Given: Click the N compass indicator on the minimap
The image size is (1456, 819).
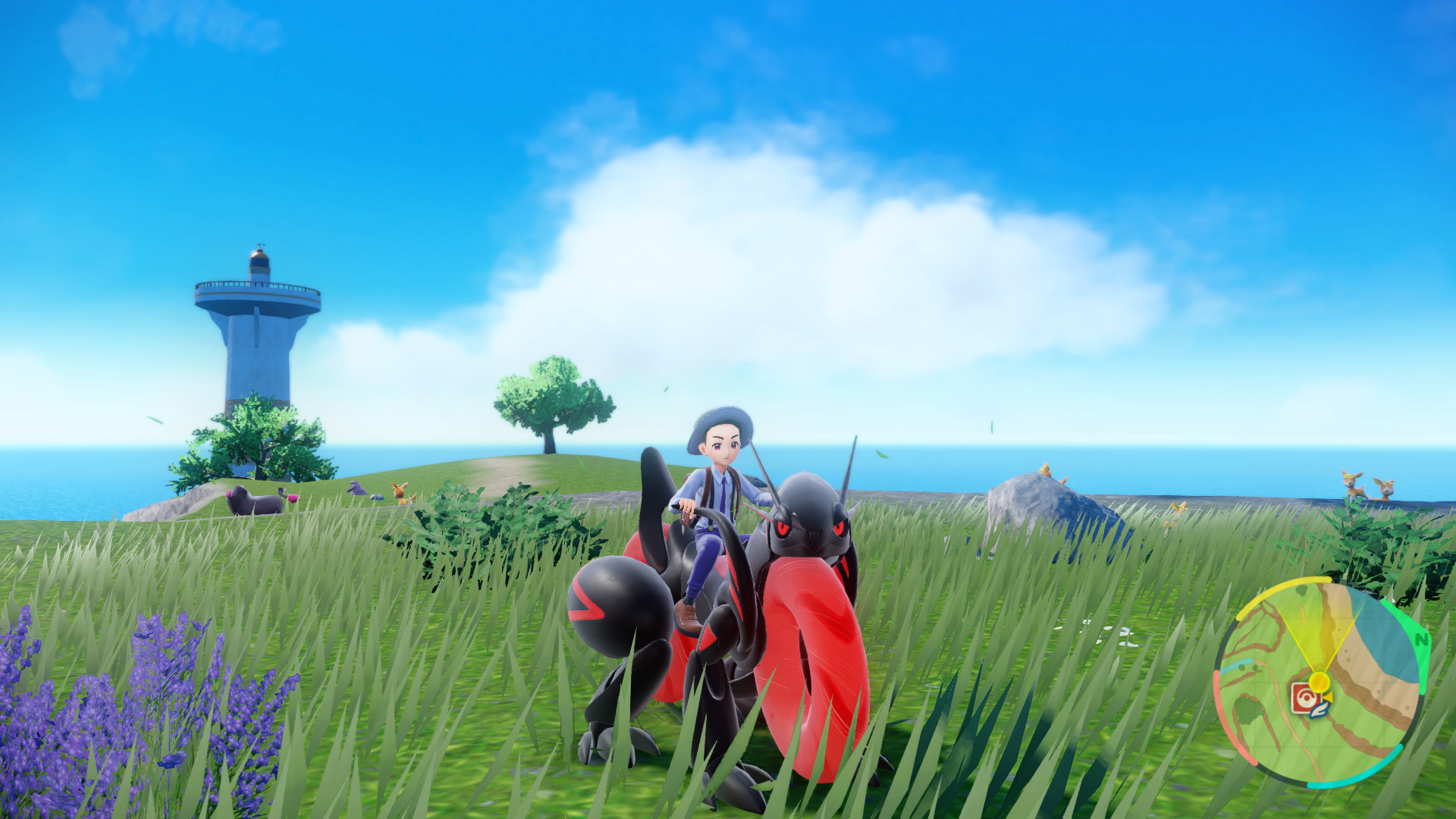Looking at the screenshot, I should click(x=1422, y=639).
